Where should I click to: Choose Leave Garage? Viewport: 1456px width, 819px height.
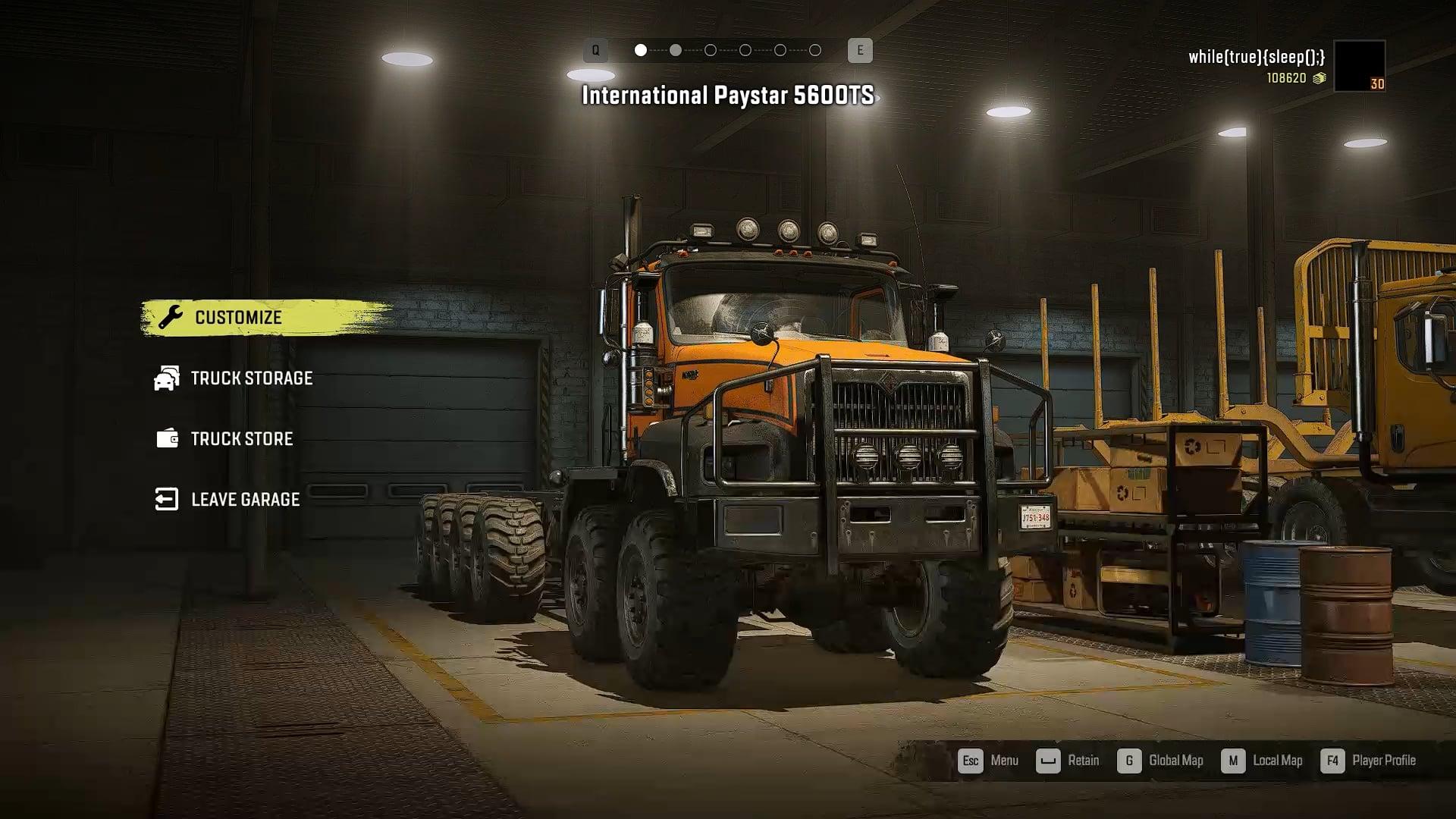tap(244, 500)
